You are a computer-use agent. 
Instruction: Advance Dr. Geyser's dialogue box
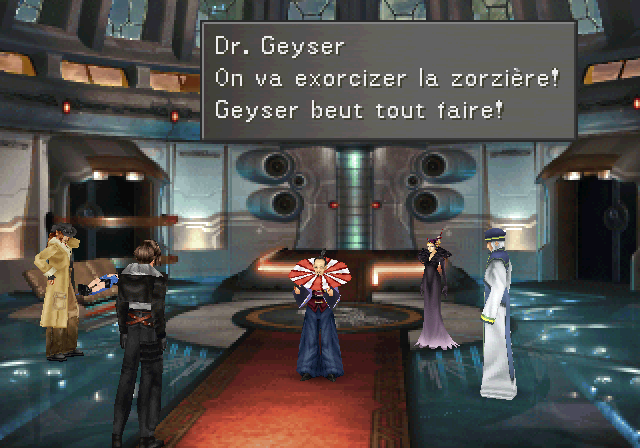388,81
